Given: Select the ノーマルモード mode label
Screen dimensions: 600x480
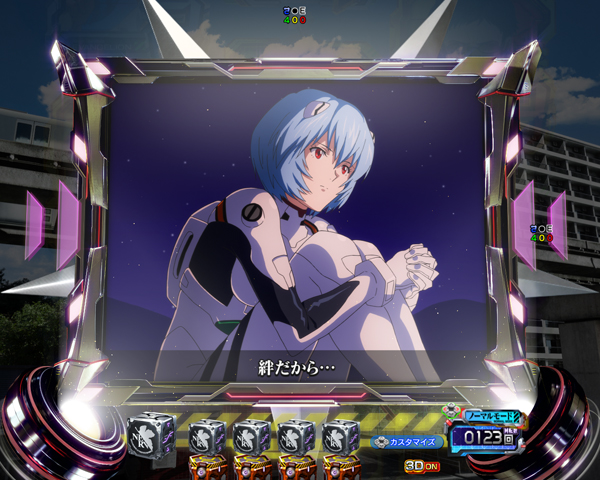Looking at the screenshot, I should coord(489,415).
